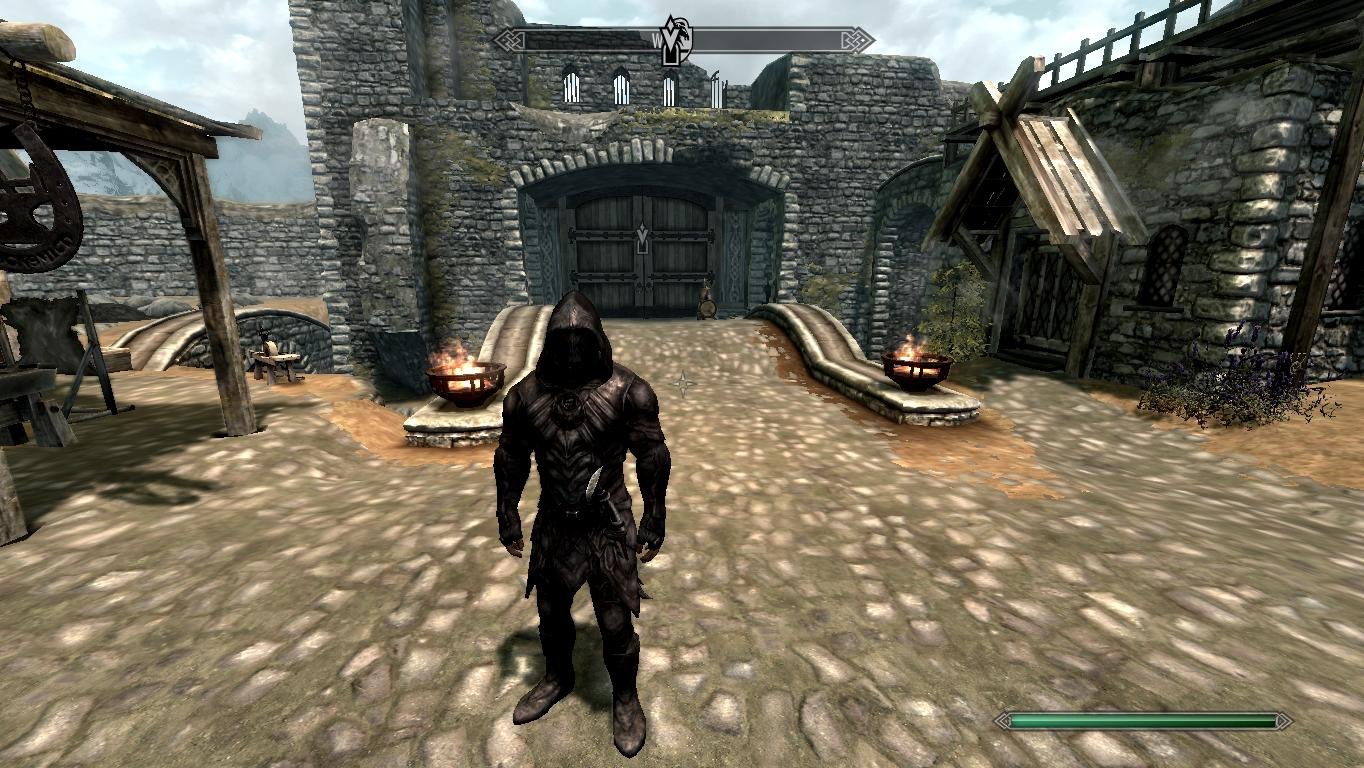
Task: Click the W west indicator on the compass
Action: click(x=658, y=40)
